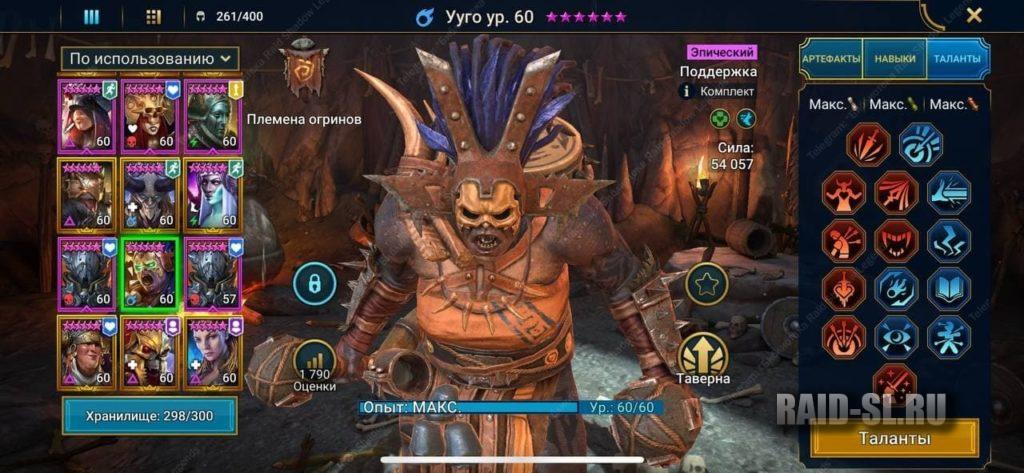The image size is (1024, 473).
Task: Tap the star favorite button
Action: click(x=705, y=284)
